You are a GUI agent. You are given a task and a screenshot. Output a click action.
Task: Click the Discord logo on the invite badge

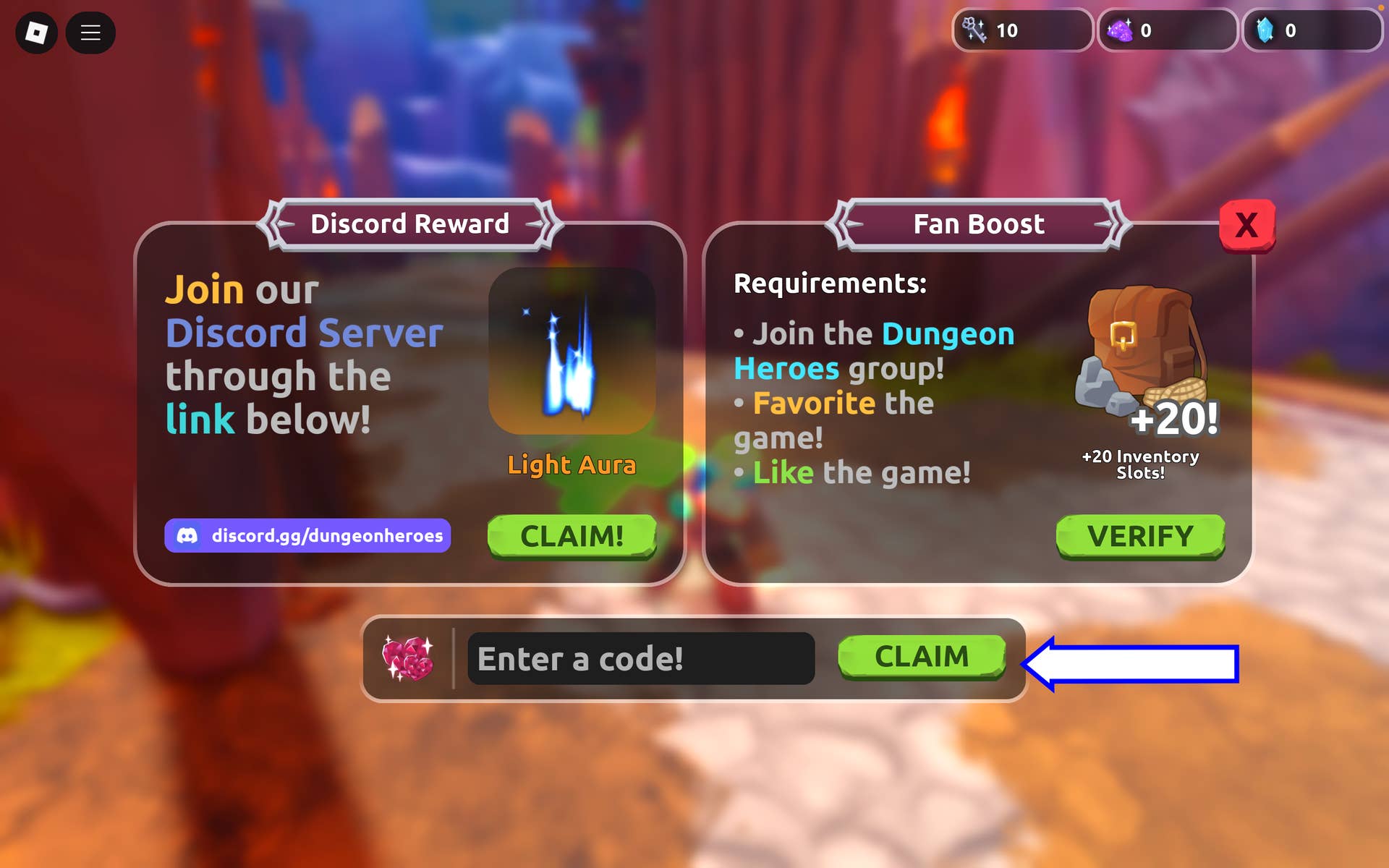tap(188, 536)
